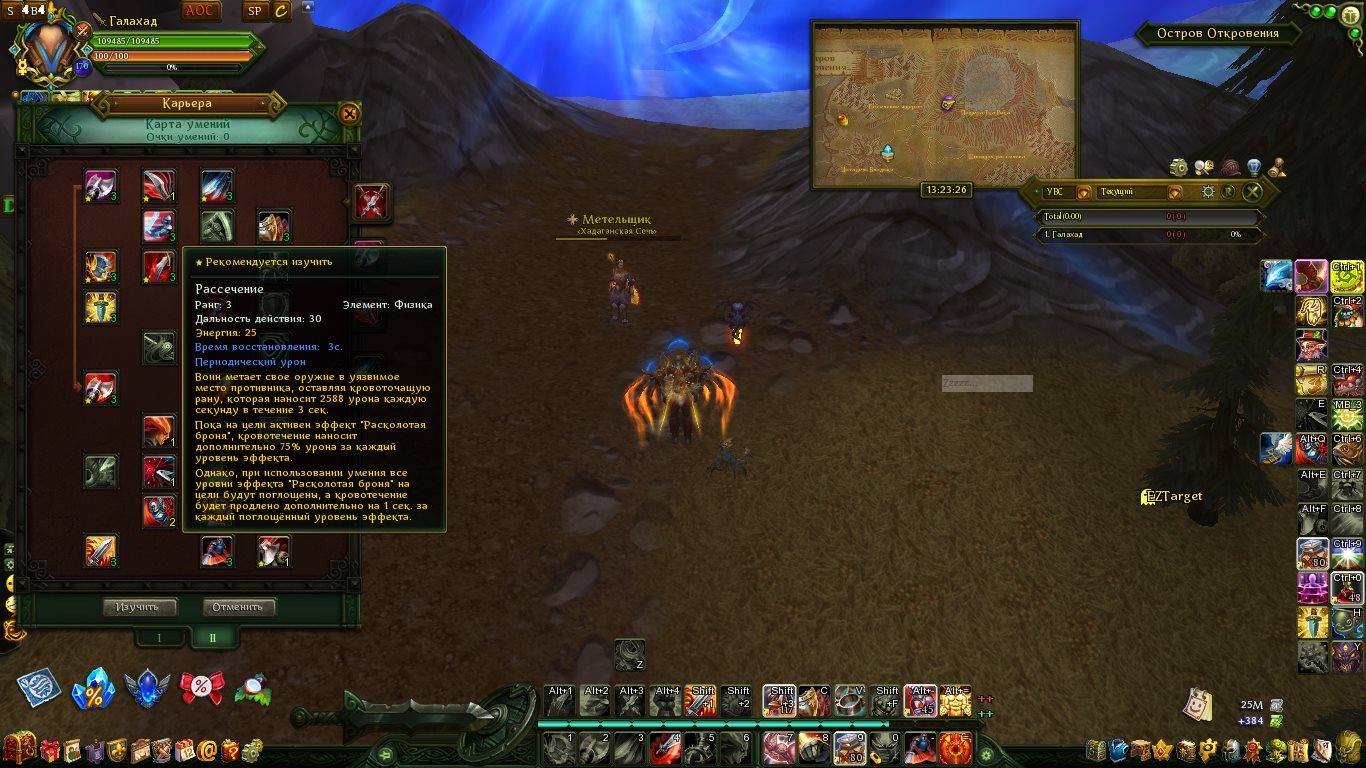Open the minimap
This screenshot has height=768, width=1366.
pyautogui.click(x=945, y=105)
